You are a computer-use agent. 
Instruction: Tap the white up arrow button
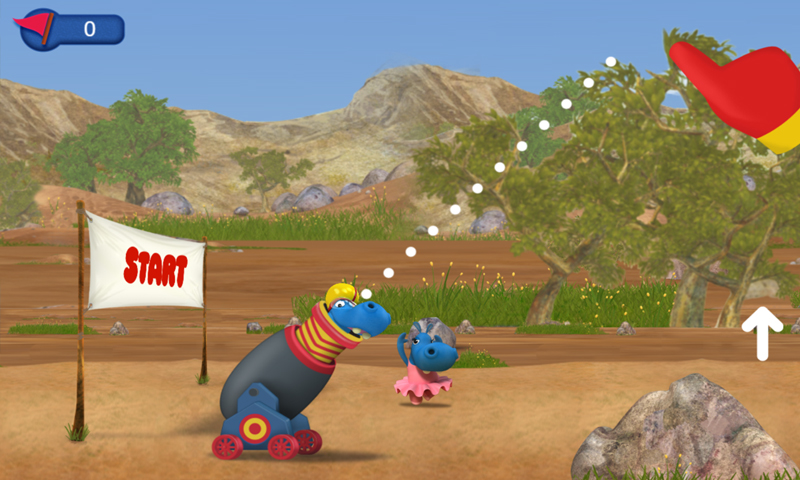pyautogui.click(x=762, y=332)
